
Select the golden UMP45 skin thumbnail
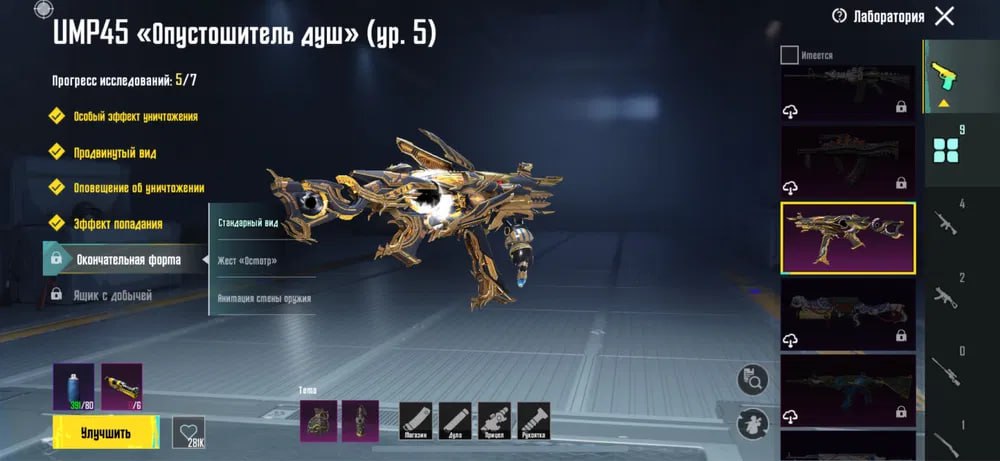[x=847, y=238]
